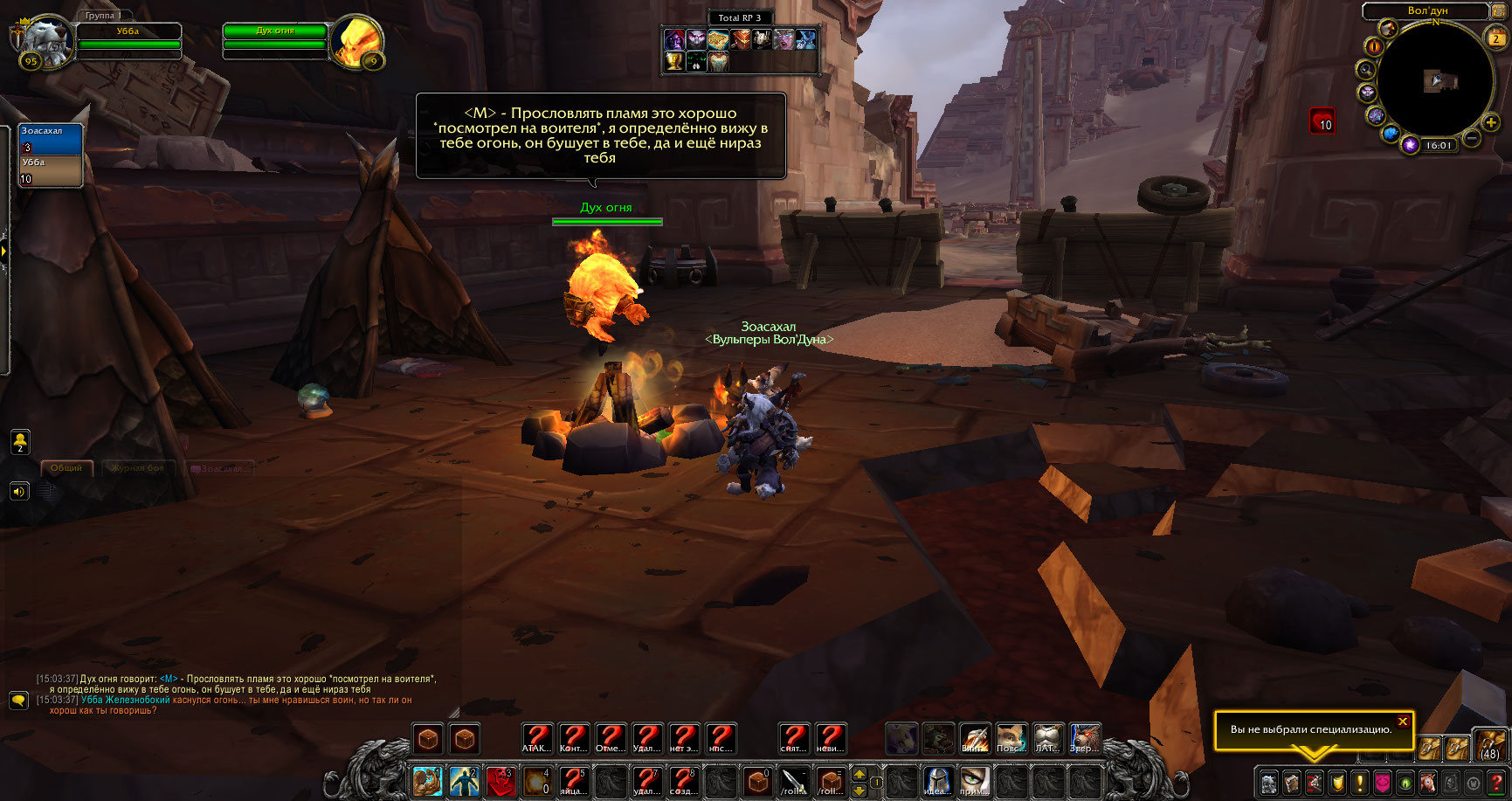Open the main backpack showing 48 slots
This screenshot has width=1512, height=801.
coord(1490,743)
